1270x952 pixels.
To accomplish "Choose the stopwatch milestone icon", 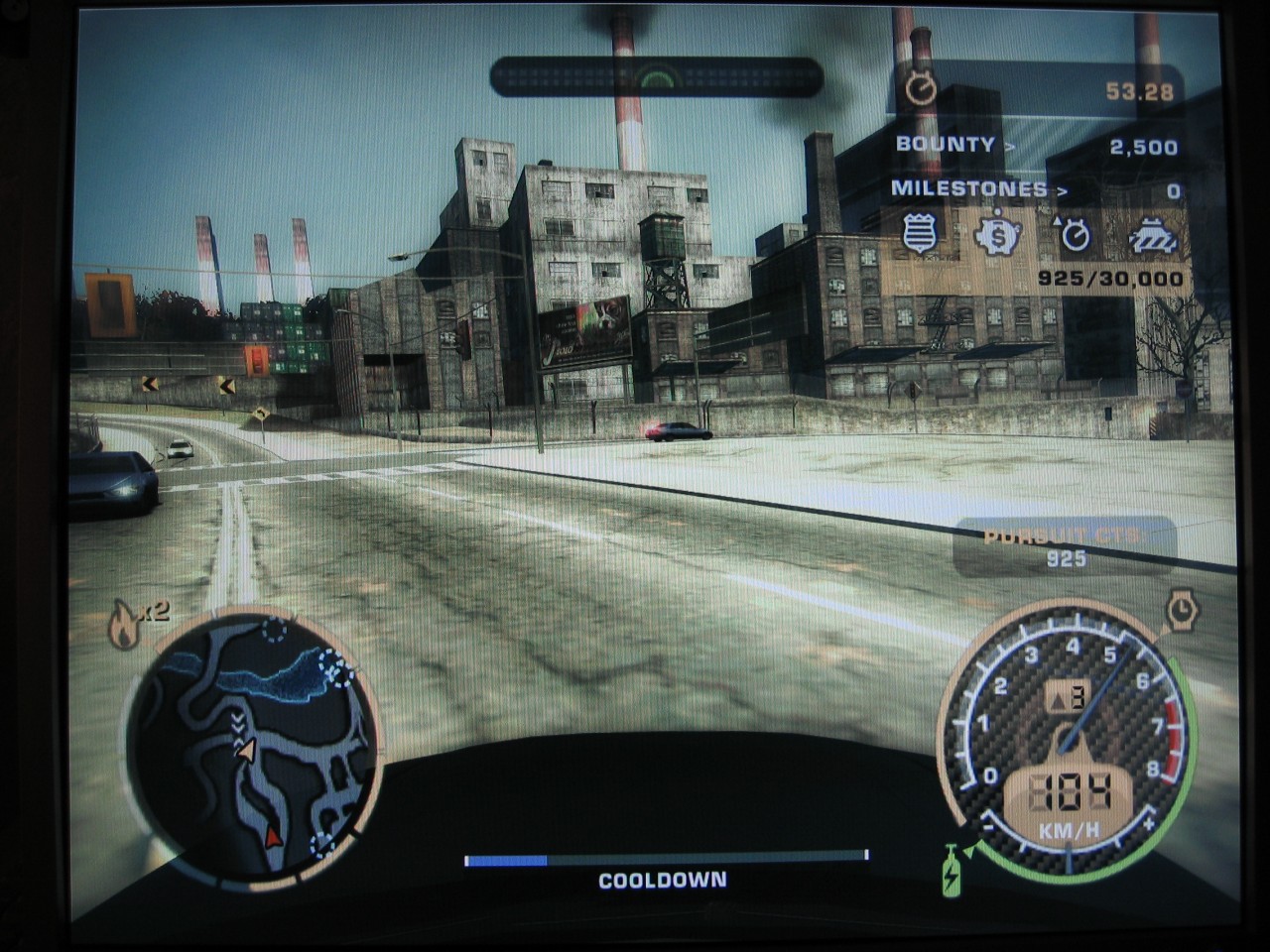I will pos(1075,236).
